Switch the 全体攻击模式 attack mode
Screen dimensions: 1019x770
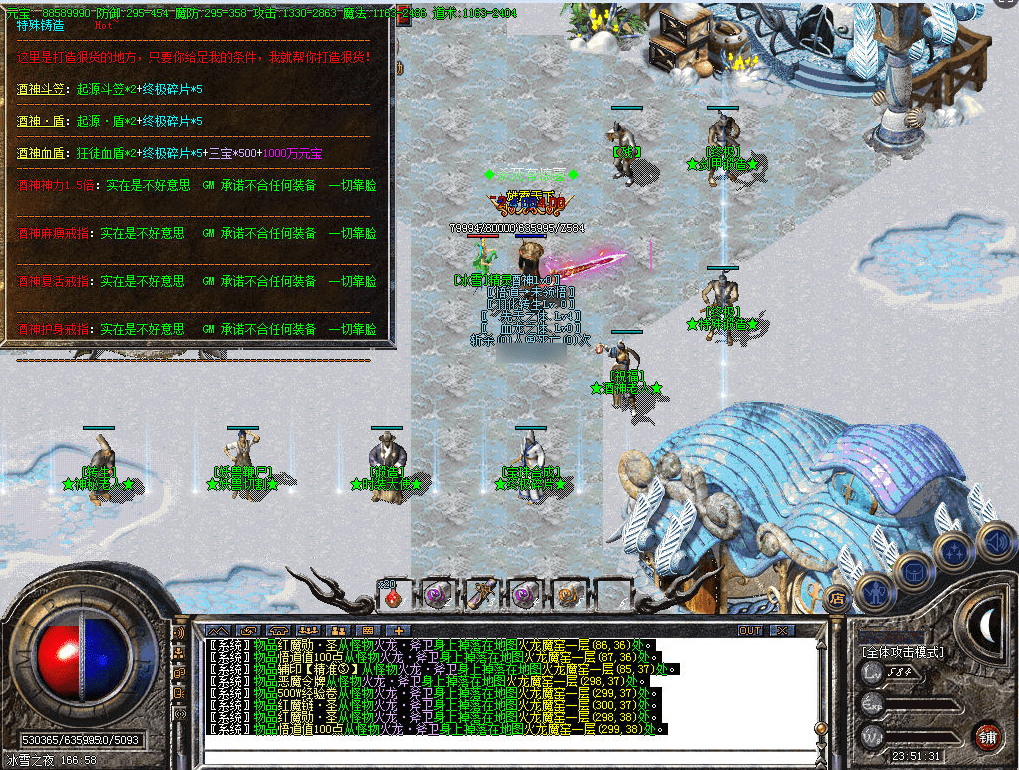[903, 652]
